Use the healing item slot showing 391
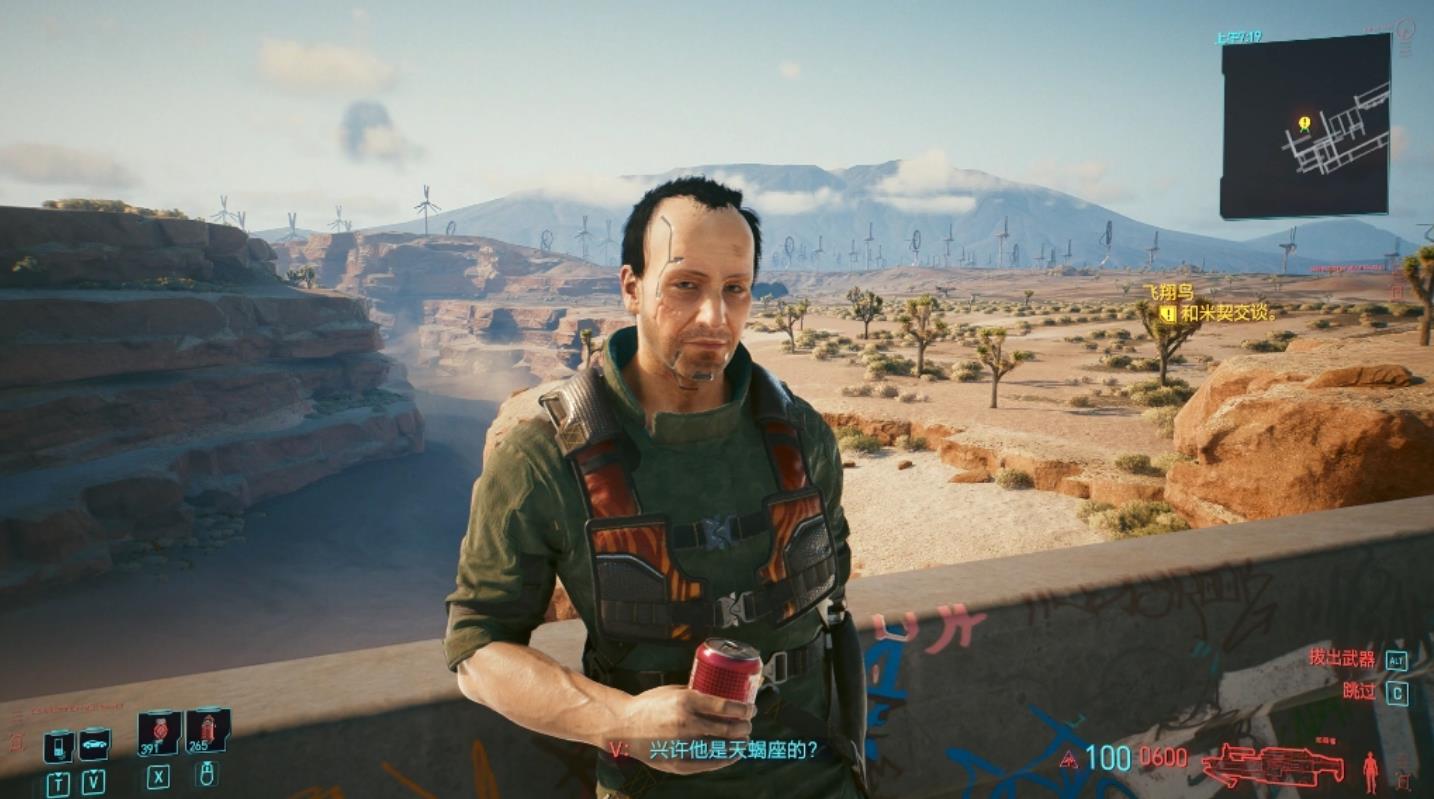Screen dimensions: 1434x799 (x=159, y=733)
